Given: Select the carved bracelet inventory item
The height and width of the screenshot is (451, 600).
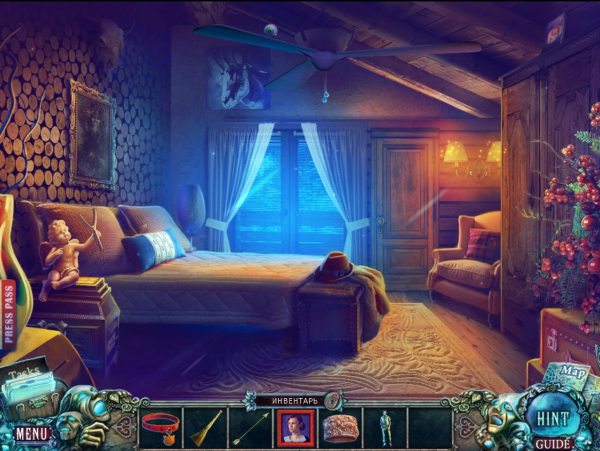Looking at the screenshot, I should [341, 427].
